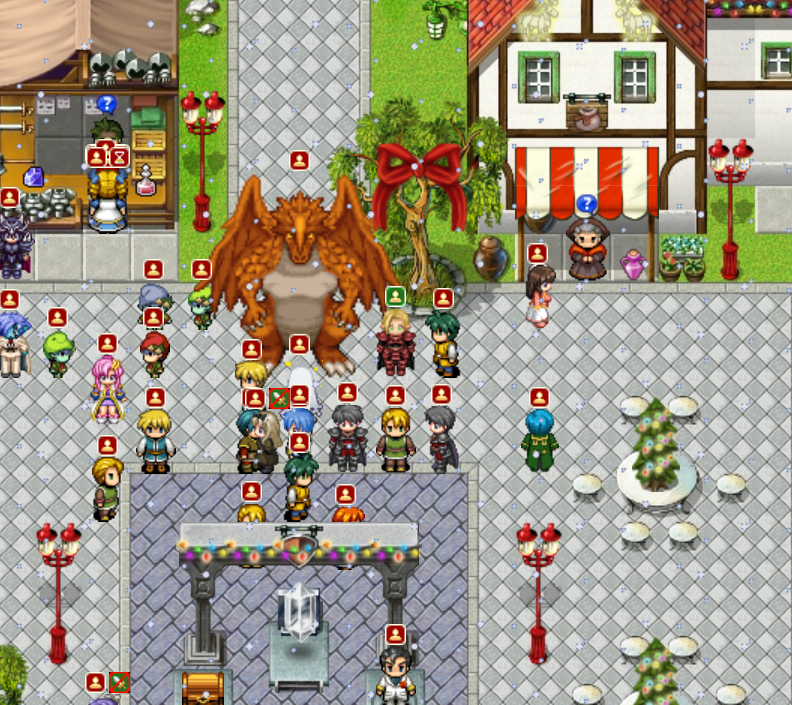Select the hourglass status icon above the shop clerk
This screenshot has height=705, width=792.
pos(120,157)
